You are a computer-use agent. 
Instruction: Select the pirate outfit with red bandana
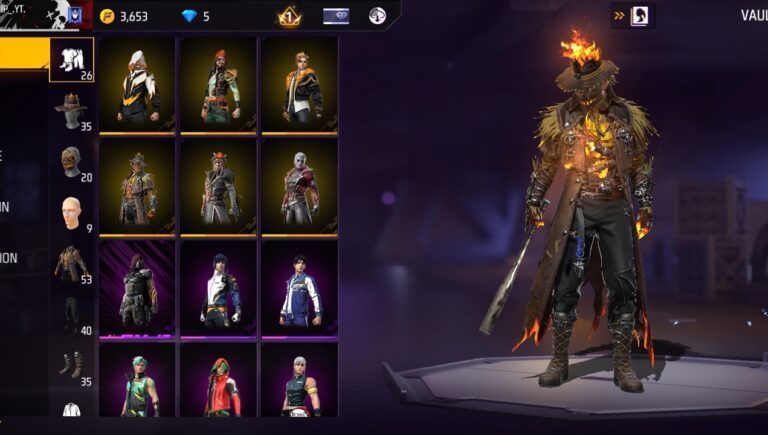point(218,85)
